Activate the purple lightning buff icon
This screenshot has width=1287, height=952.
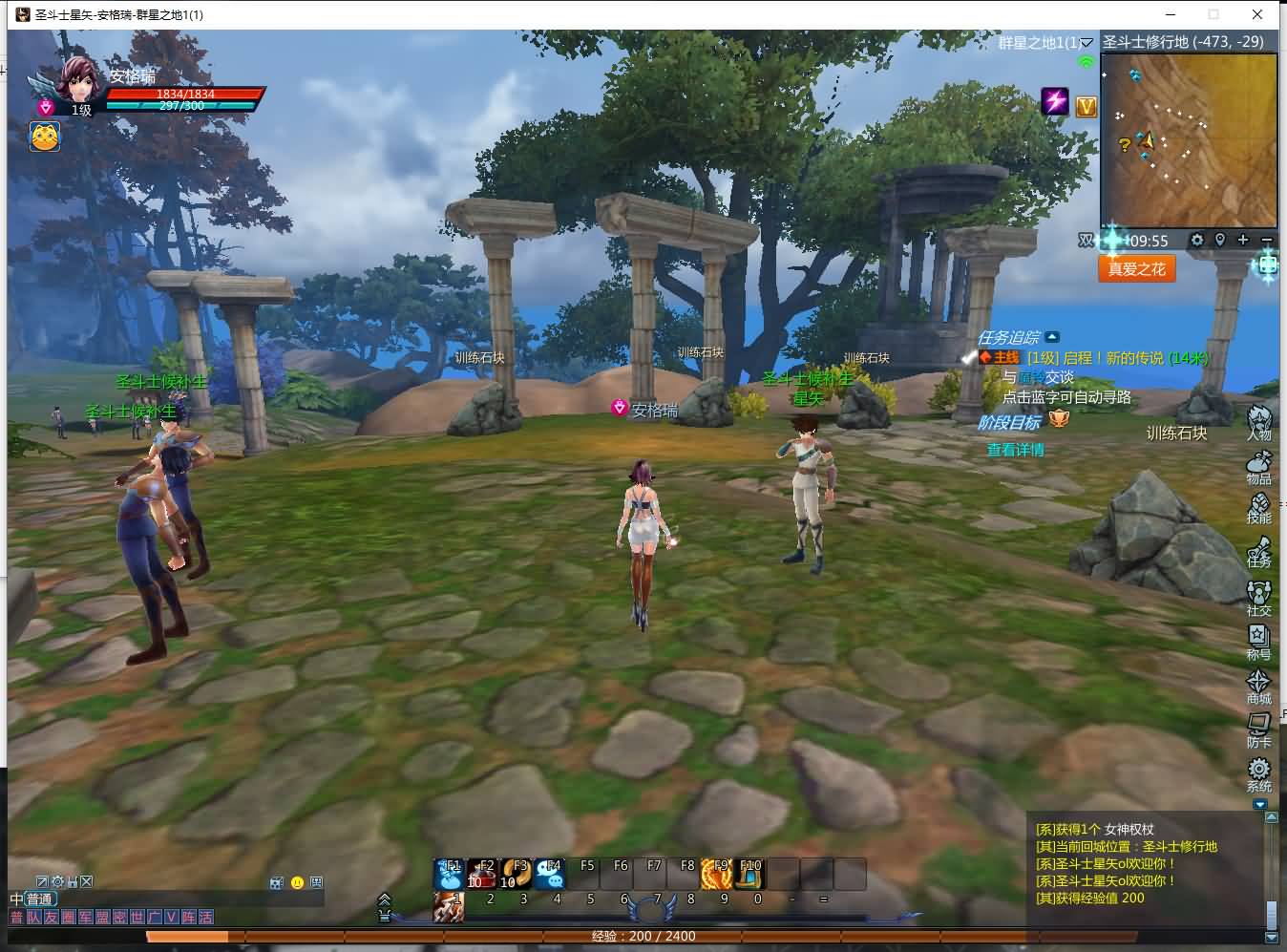tap(1055, 101)
